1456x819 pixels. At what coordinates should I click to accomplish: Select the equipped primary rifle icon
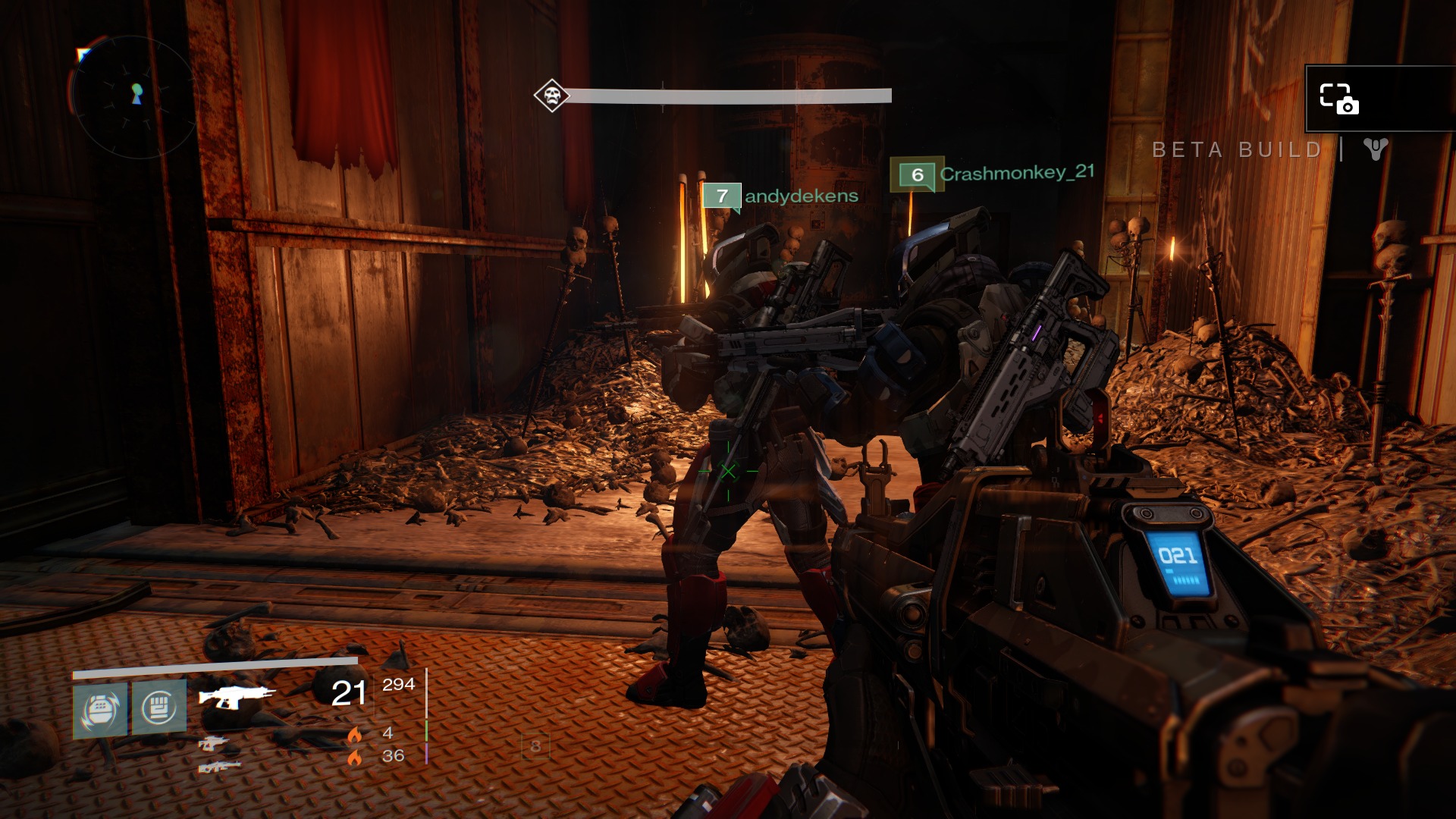pyautogui.click(x=236, y=695)
